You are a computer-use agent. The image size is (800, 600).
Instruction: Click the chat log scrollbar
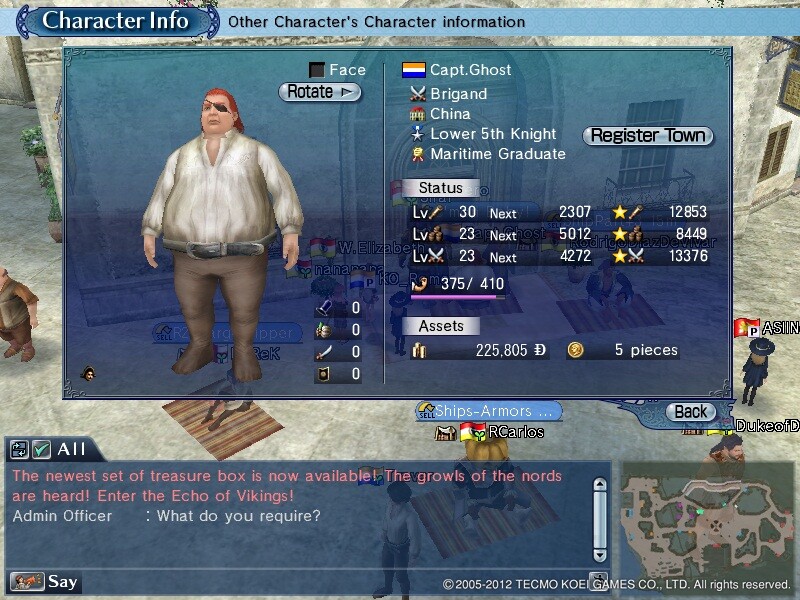point(599,518)
